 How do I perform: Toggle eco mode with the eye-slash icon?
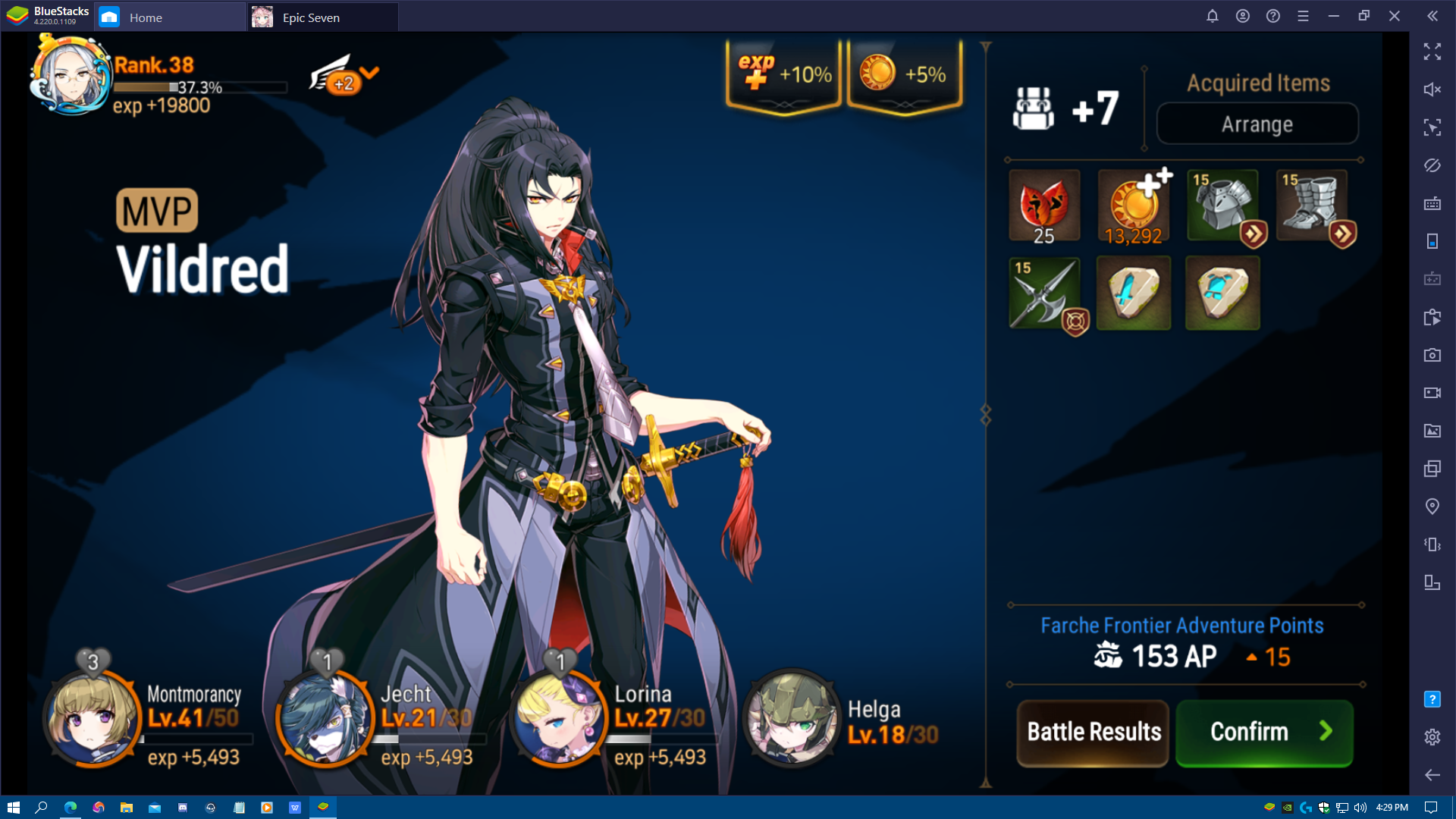pos(1432,165)
